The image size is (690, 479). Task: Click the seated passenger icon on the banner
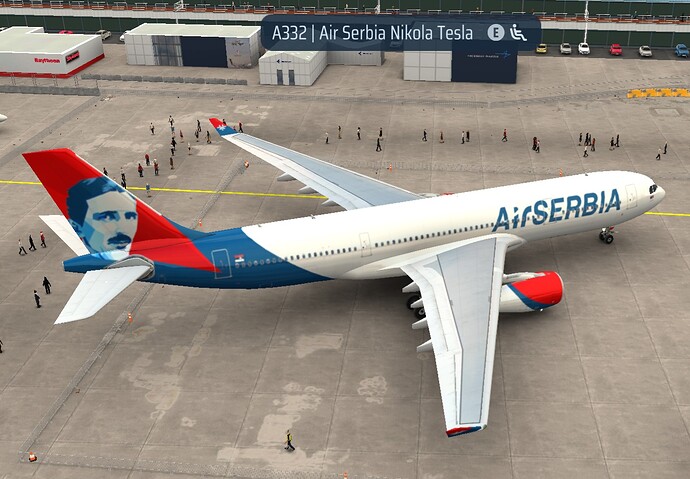pos(518,32)
